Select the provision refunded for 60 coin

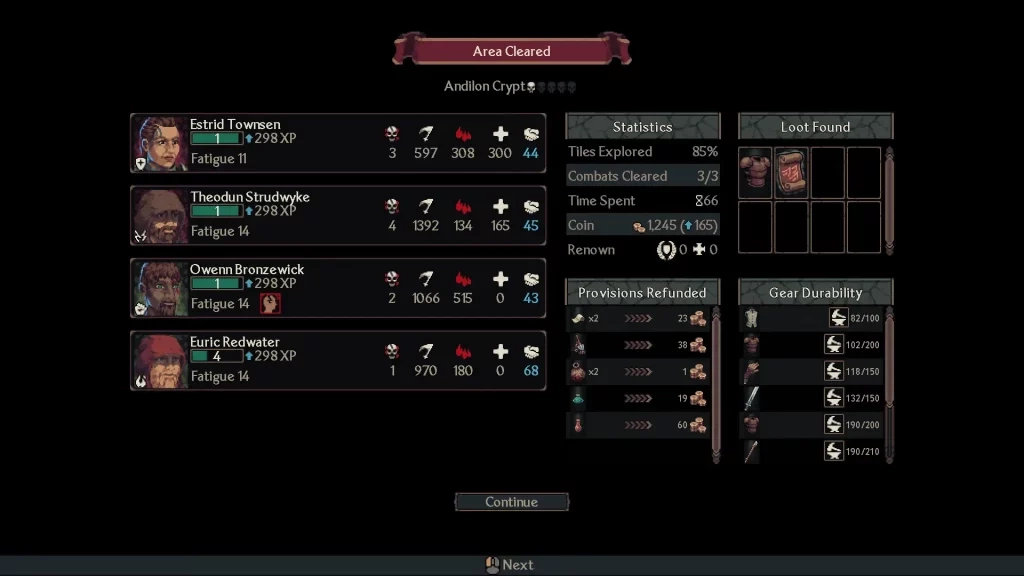[x=638, y=425]
